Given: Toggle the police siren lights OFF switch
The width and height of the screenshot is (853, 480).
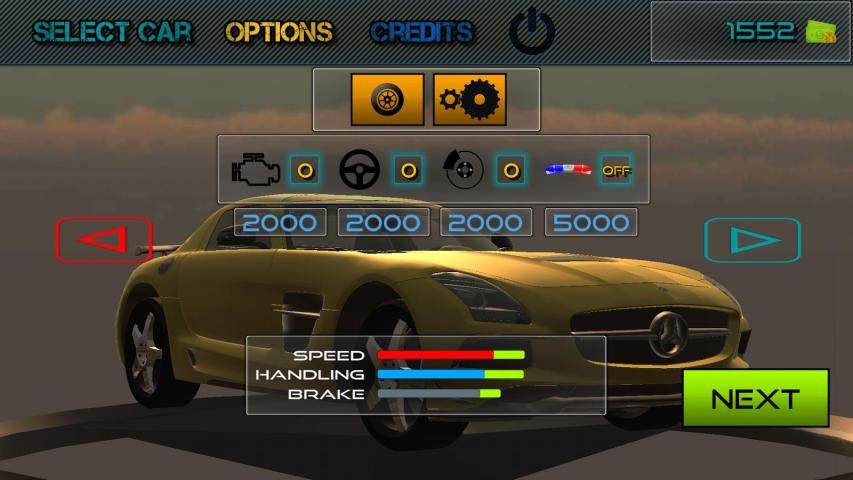Looking at the screenshot, I should (615, 170).
